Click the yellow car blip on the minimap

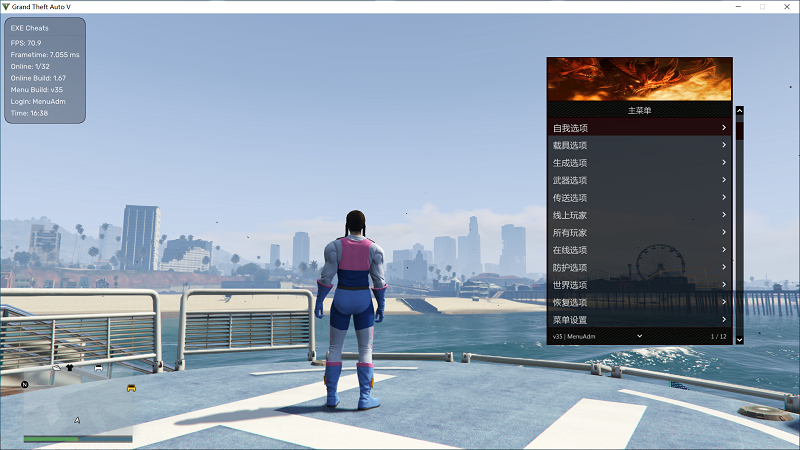pos(131,388)
